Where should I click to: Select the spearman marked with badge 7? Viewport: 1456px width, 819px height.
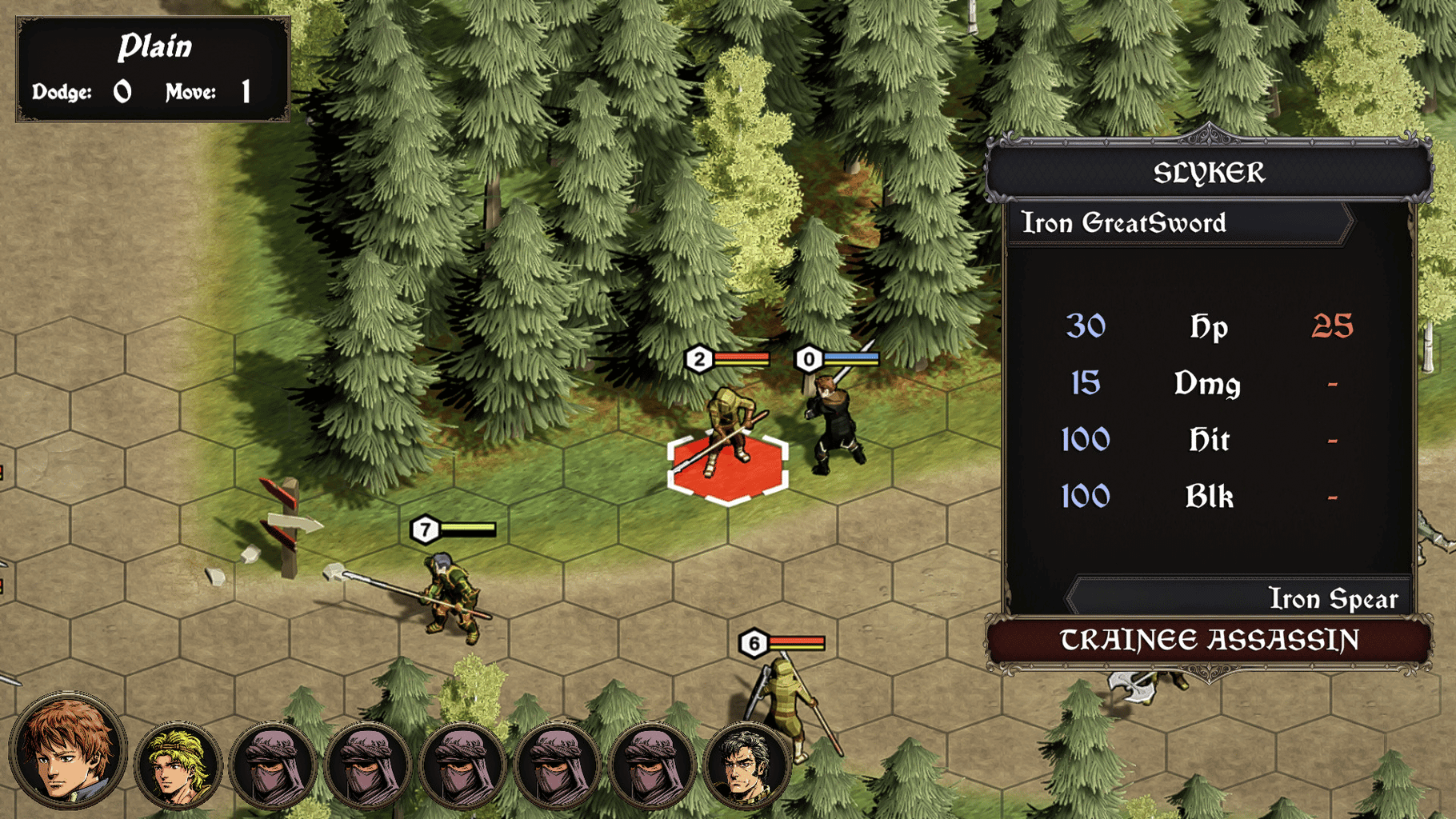pos(452,596)
